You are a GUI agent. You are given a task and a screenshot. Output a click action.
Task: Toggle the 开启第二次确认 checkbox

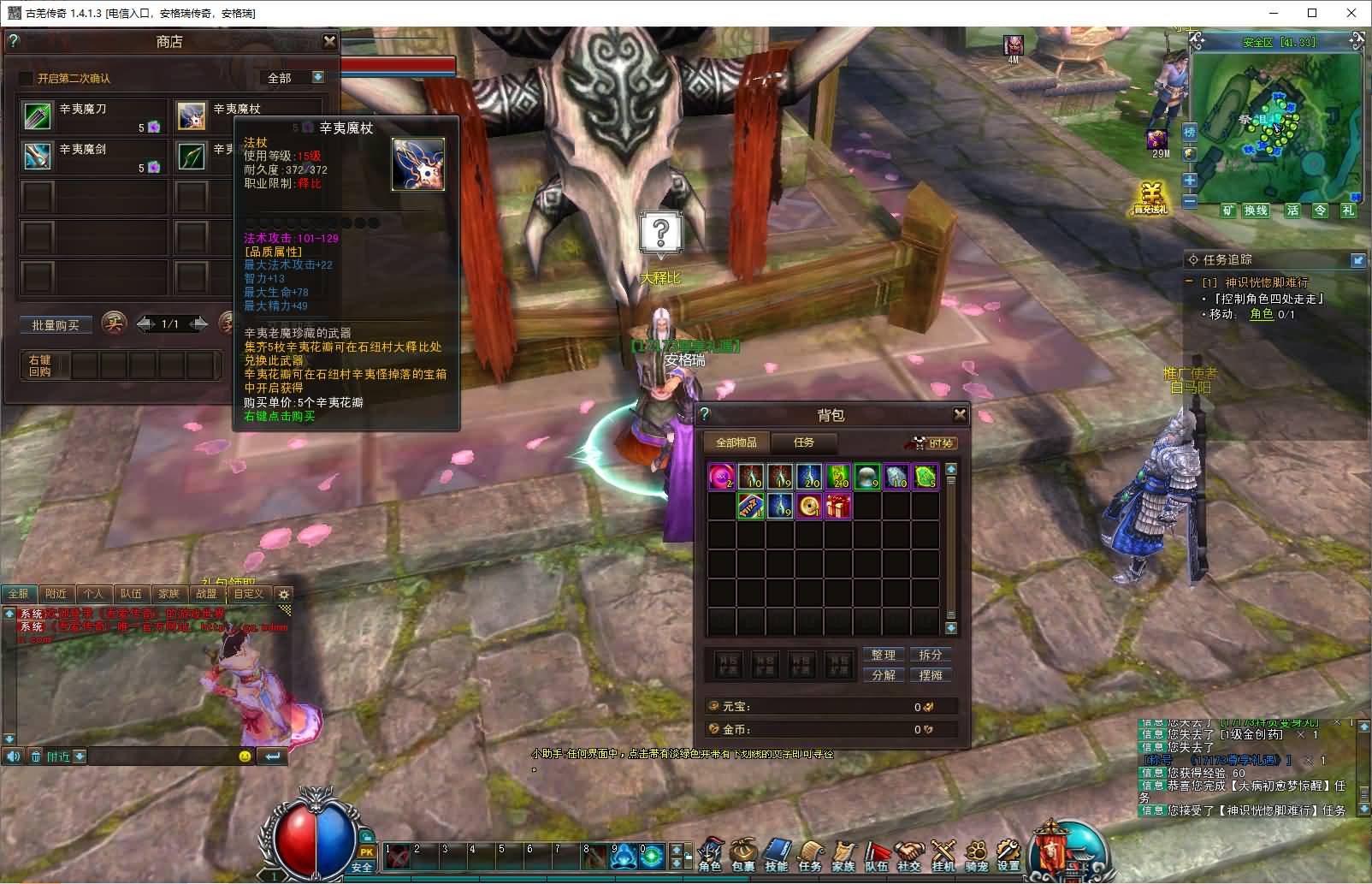click(x=27, y=78)
